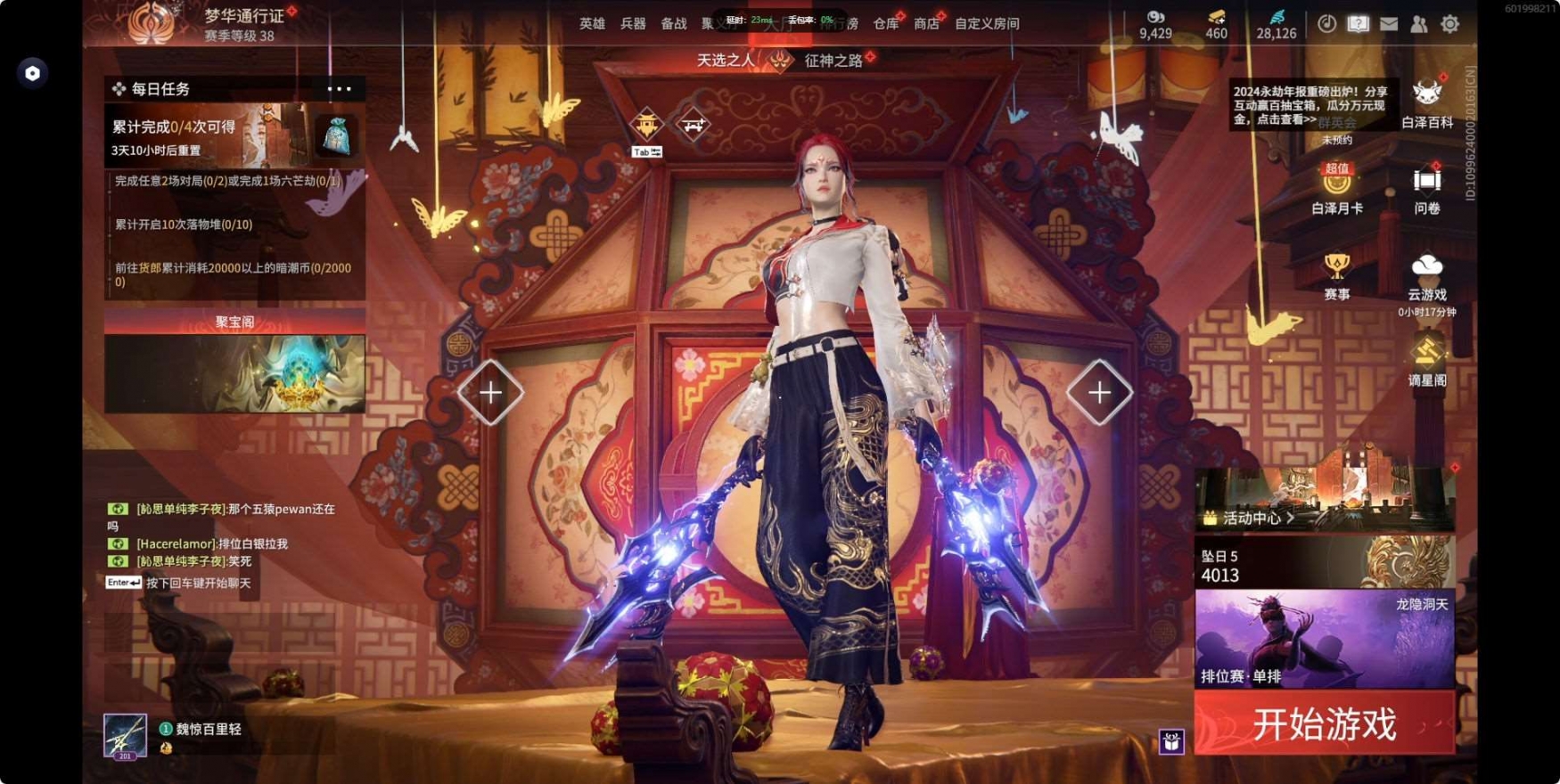Viewport: 1560px width, 784px height.
Task: Open the gear settings icon
Action: [x=1450, y=24]
